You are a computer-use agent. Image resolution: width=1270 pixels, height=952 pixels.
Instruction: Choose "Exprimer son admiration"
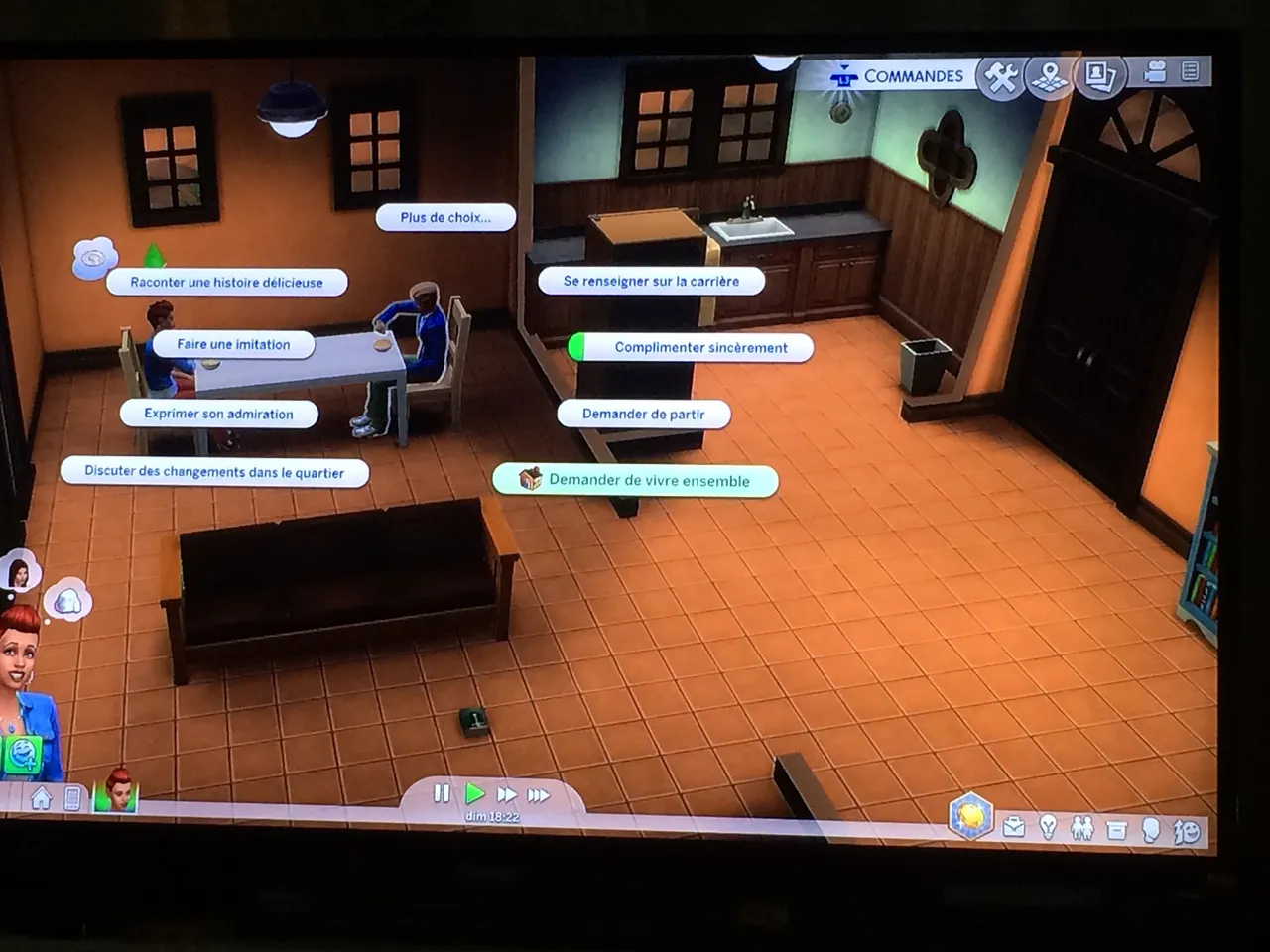point(219,414)
